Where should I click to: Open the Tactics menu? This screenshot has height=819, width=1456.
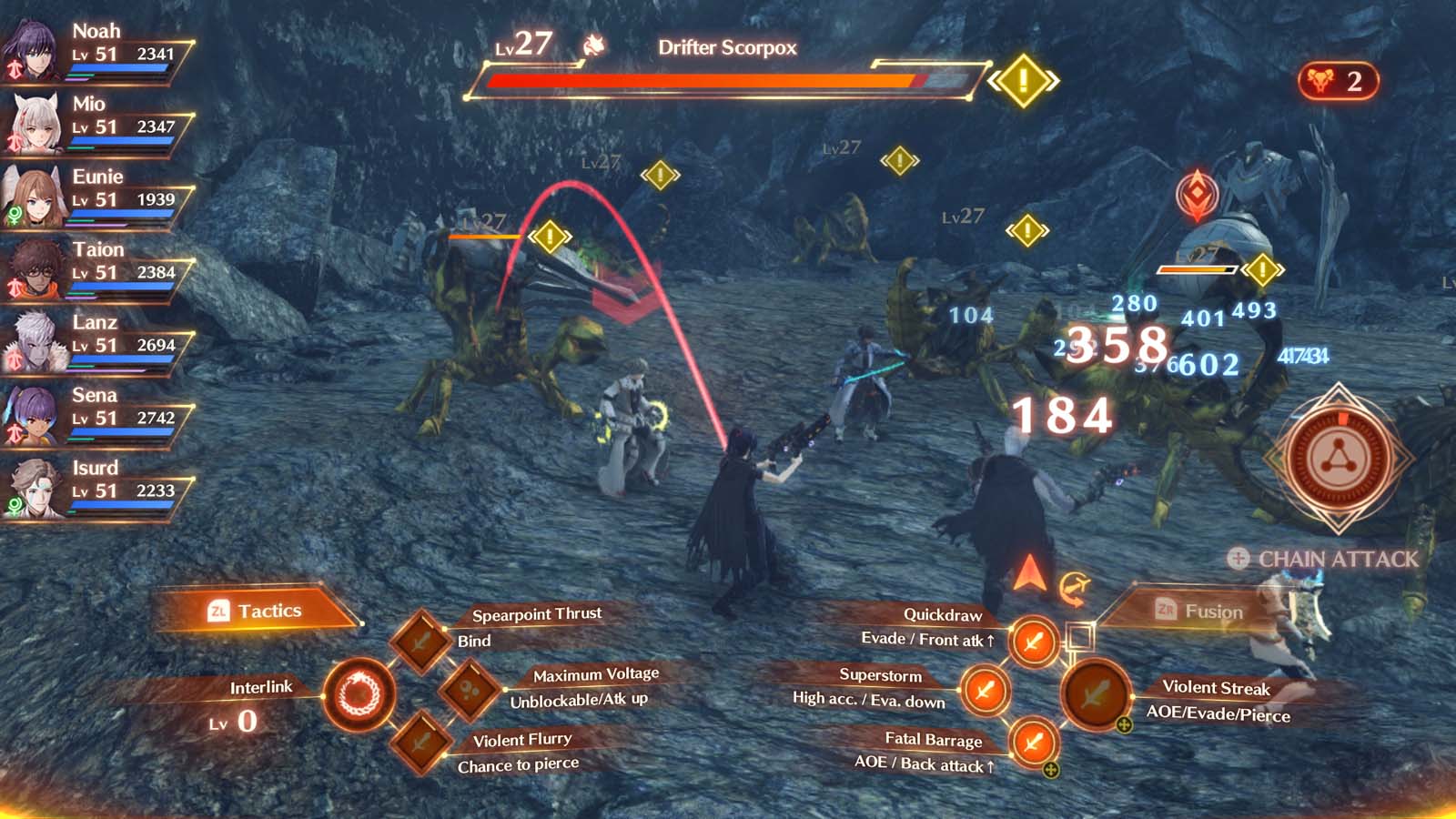(252, 611)
